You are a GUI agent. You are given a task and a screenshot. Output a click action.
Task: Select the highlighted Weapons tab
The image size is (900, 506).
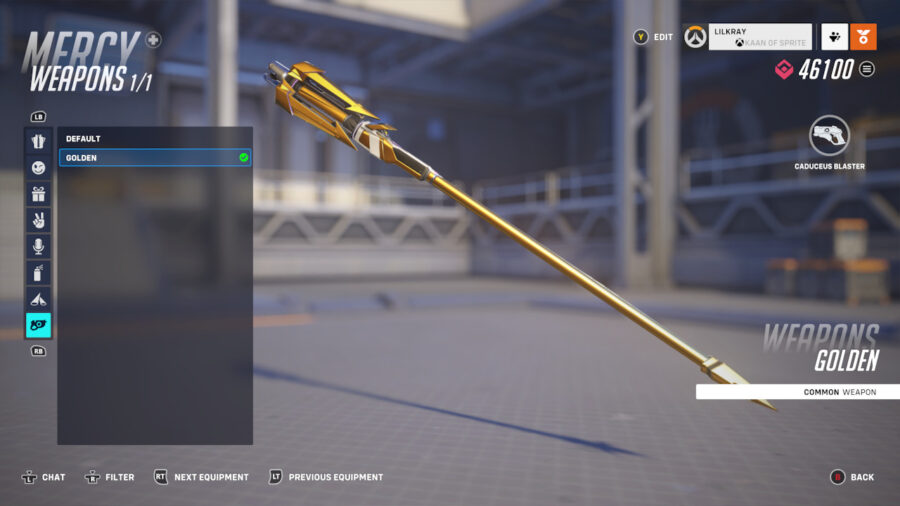[38, 325]
